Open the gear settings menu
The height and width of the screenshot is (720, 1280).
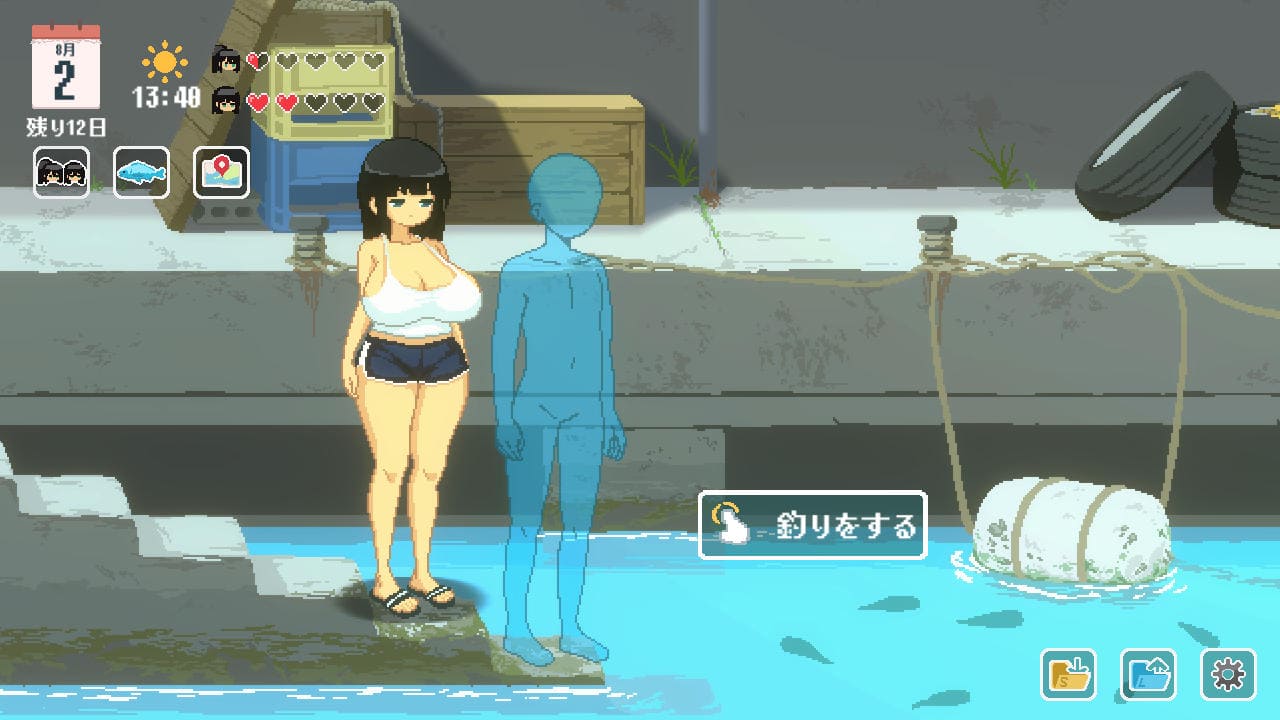pos(1227,674)
